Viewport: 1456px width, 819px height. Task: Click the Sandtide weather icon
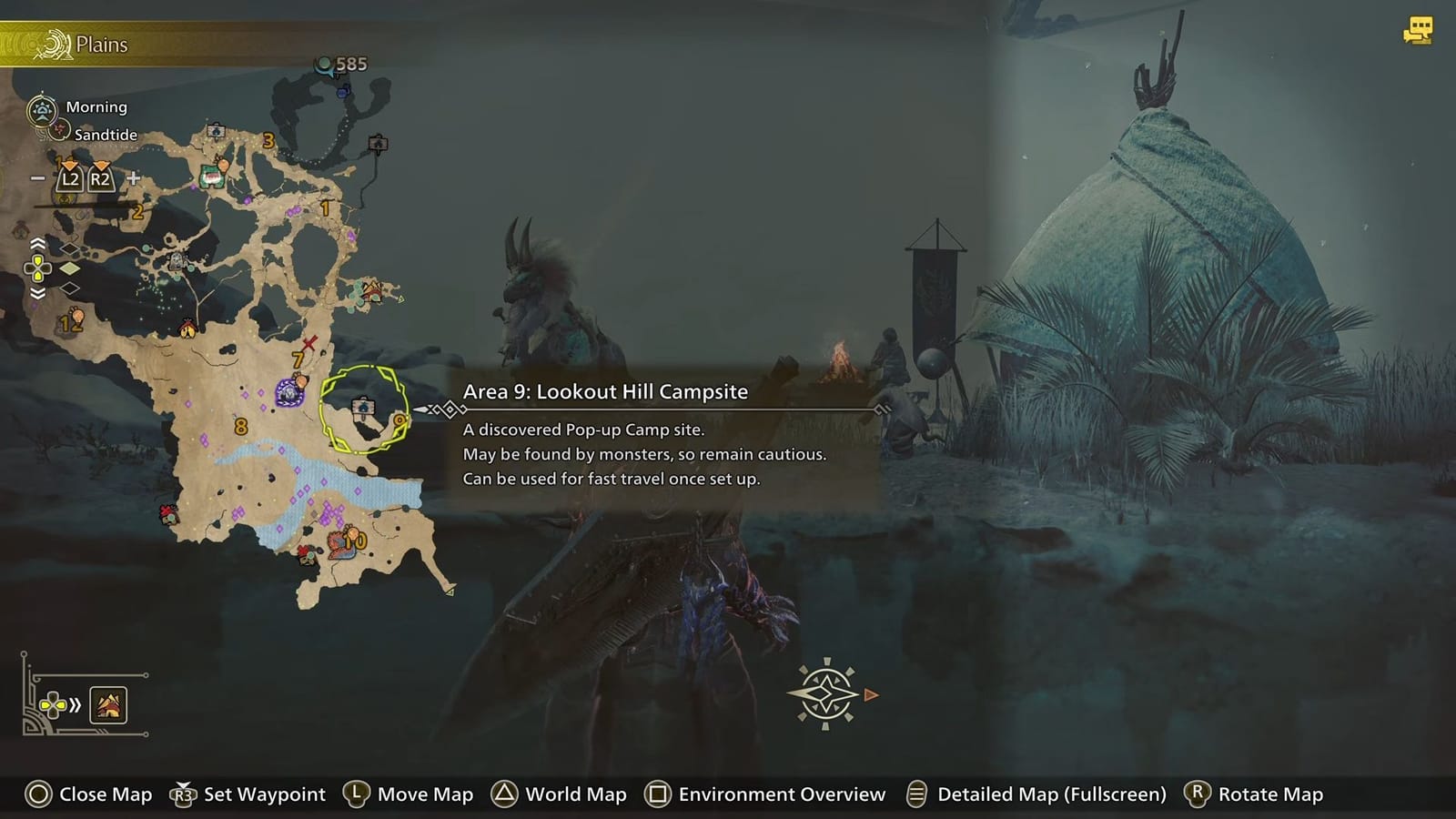[59, 130]
